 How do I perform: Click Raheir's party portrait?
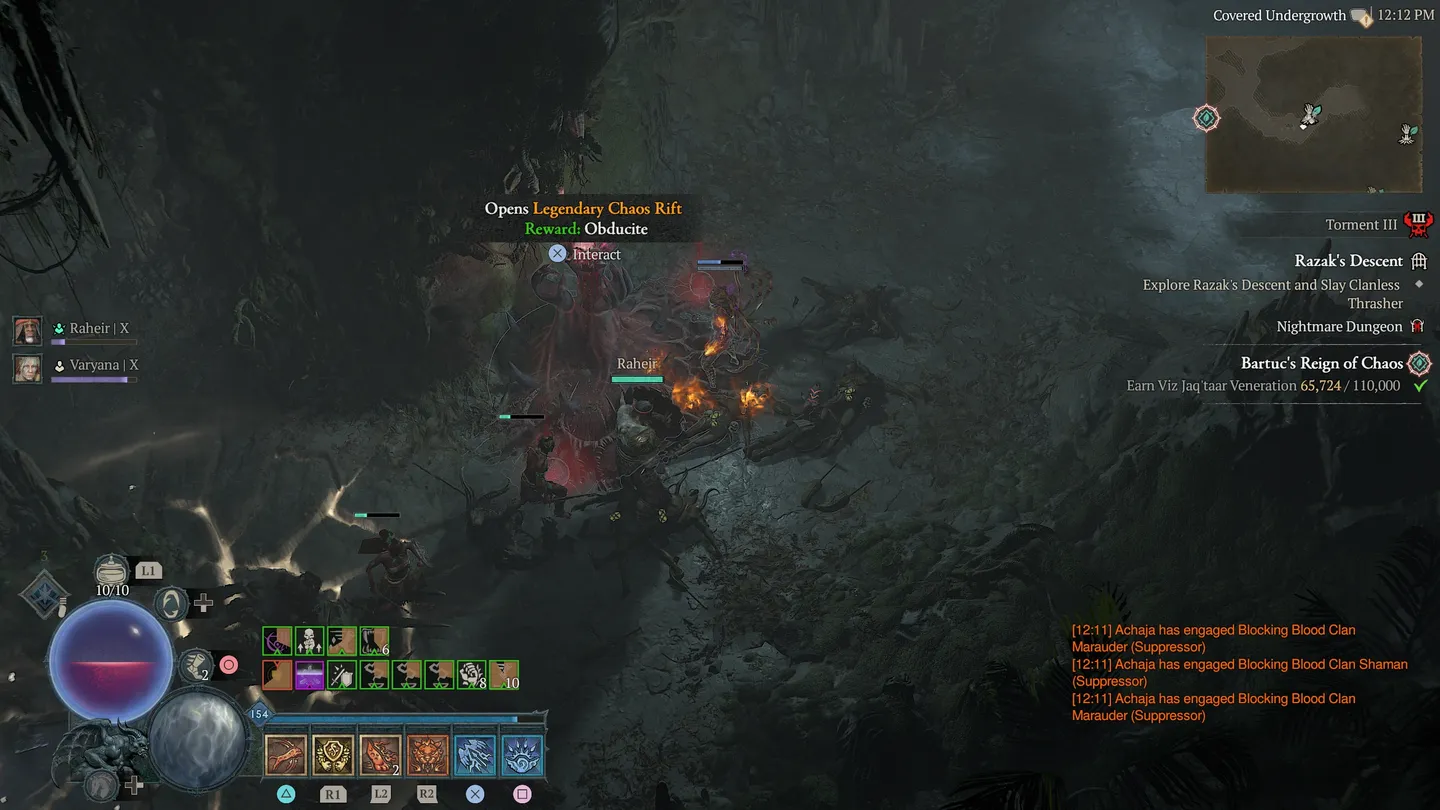tap(27, 330)
